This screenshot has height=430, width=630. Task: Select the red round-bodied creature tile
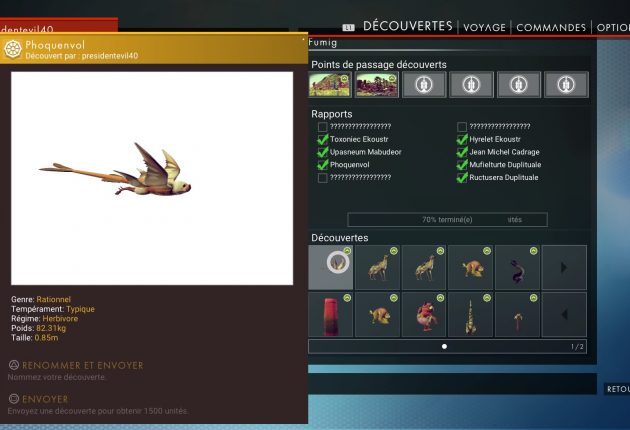click(424, 314)
